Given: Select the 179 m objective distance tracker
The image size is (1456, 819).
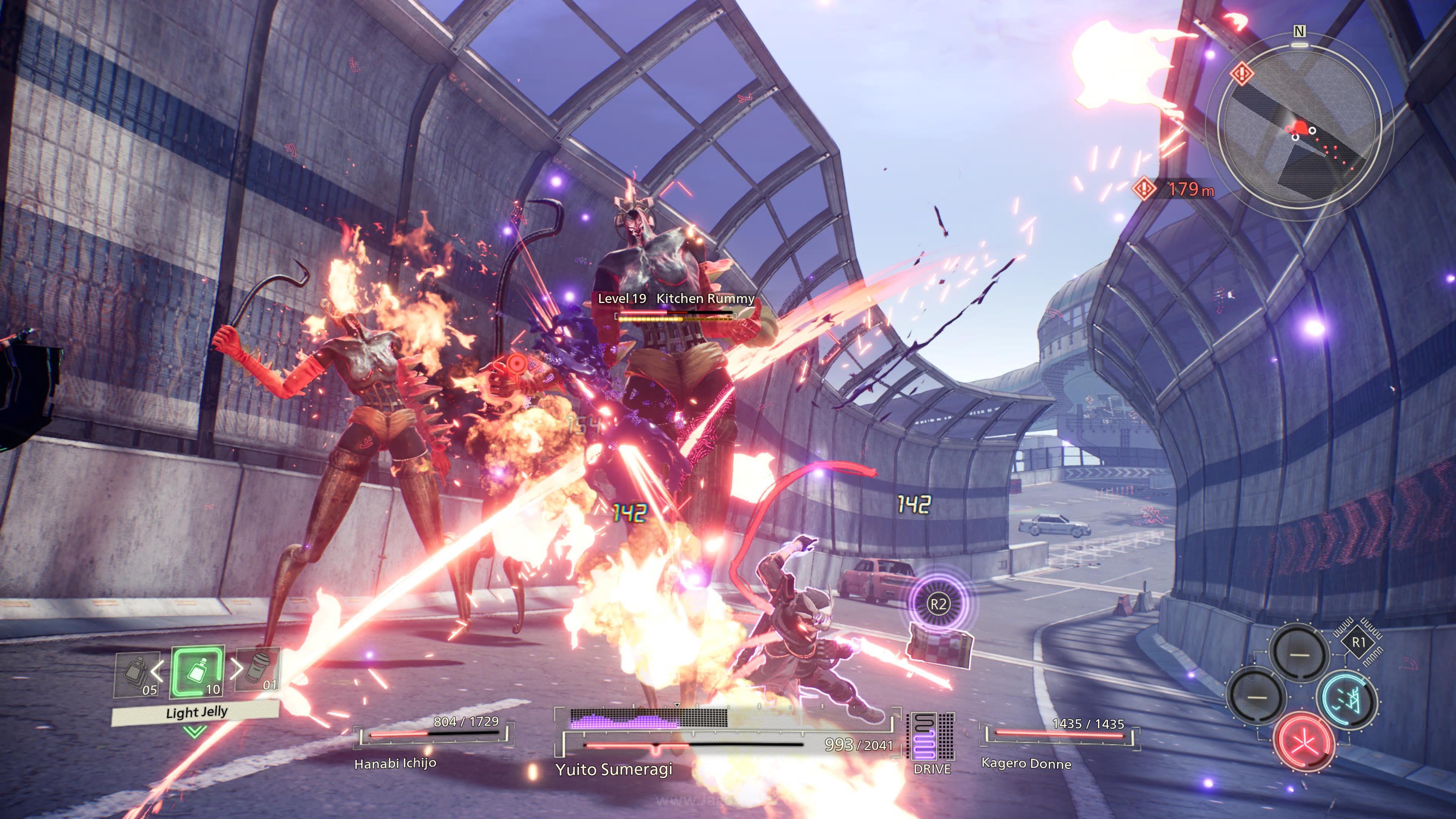Looking at the screenshot, I should point(1175,189).
